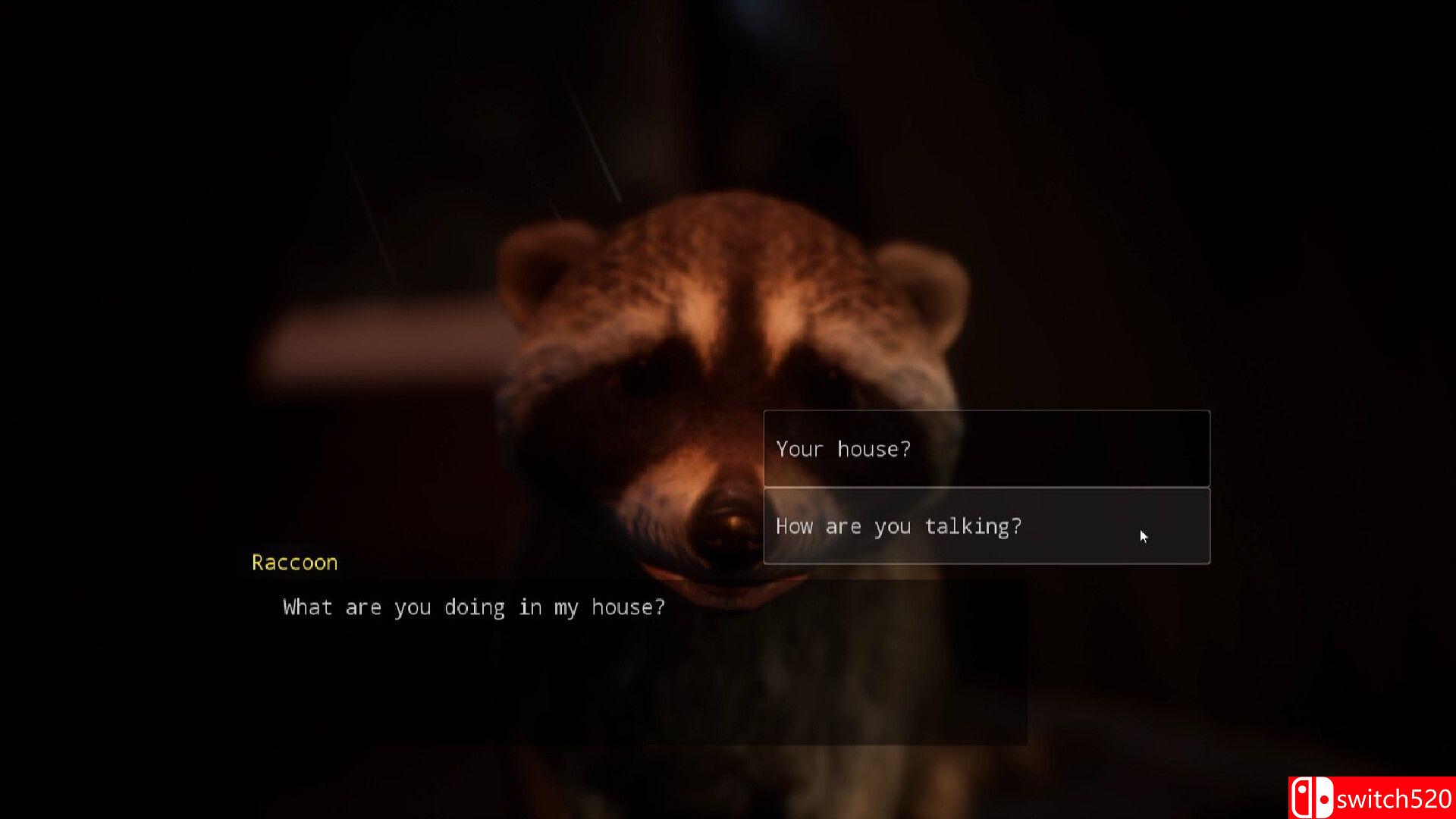Select "How are you talking?" dialogue option
Screen dimensions: 1456x819
[986, 526]
